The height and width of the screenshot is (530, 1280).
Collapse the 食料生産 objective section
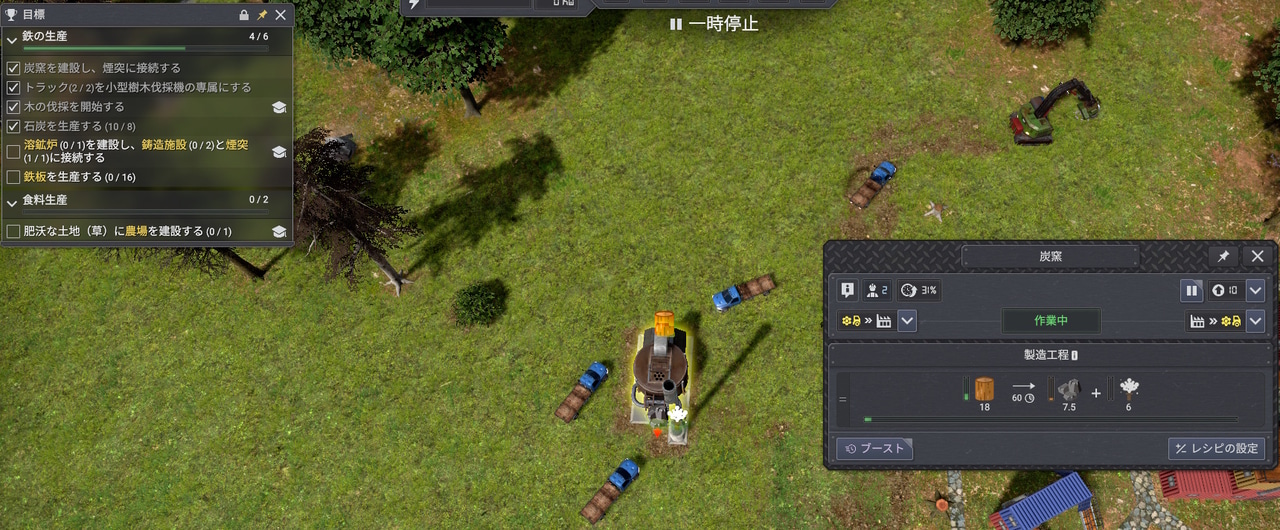[x=12, y=201]
